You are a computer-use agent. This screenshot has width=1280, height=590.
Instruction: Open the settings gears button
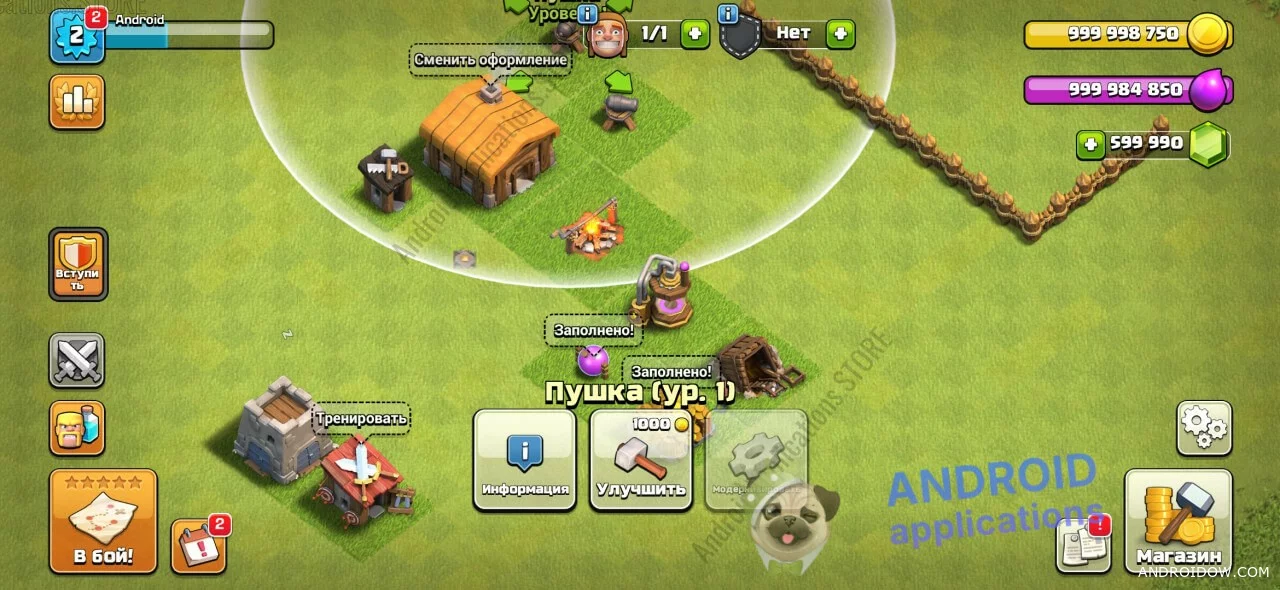coord(1203,428)
